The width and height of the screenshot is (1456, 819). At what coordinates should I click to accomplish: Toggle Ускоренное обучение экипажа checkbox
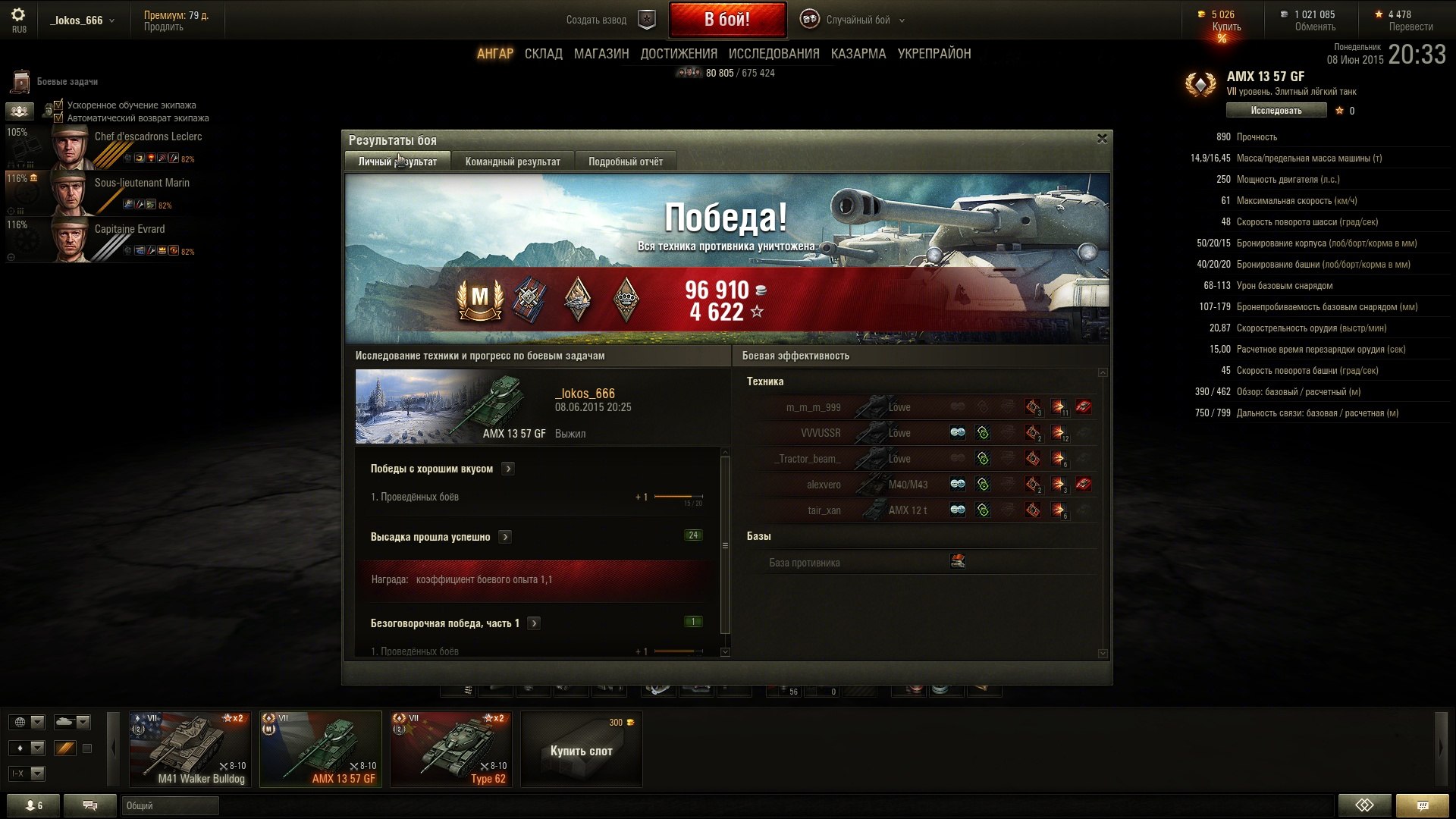tap(58, 105)
